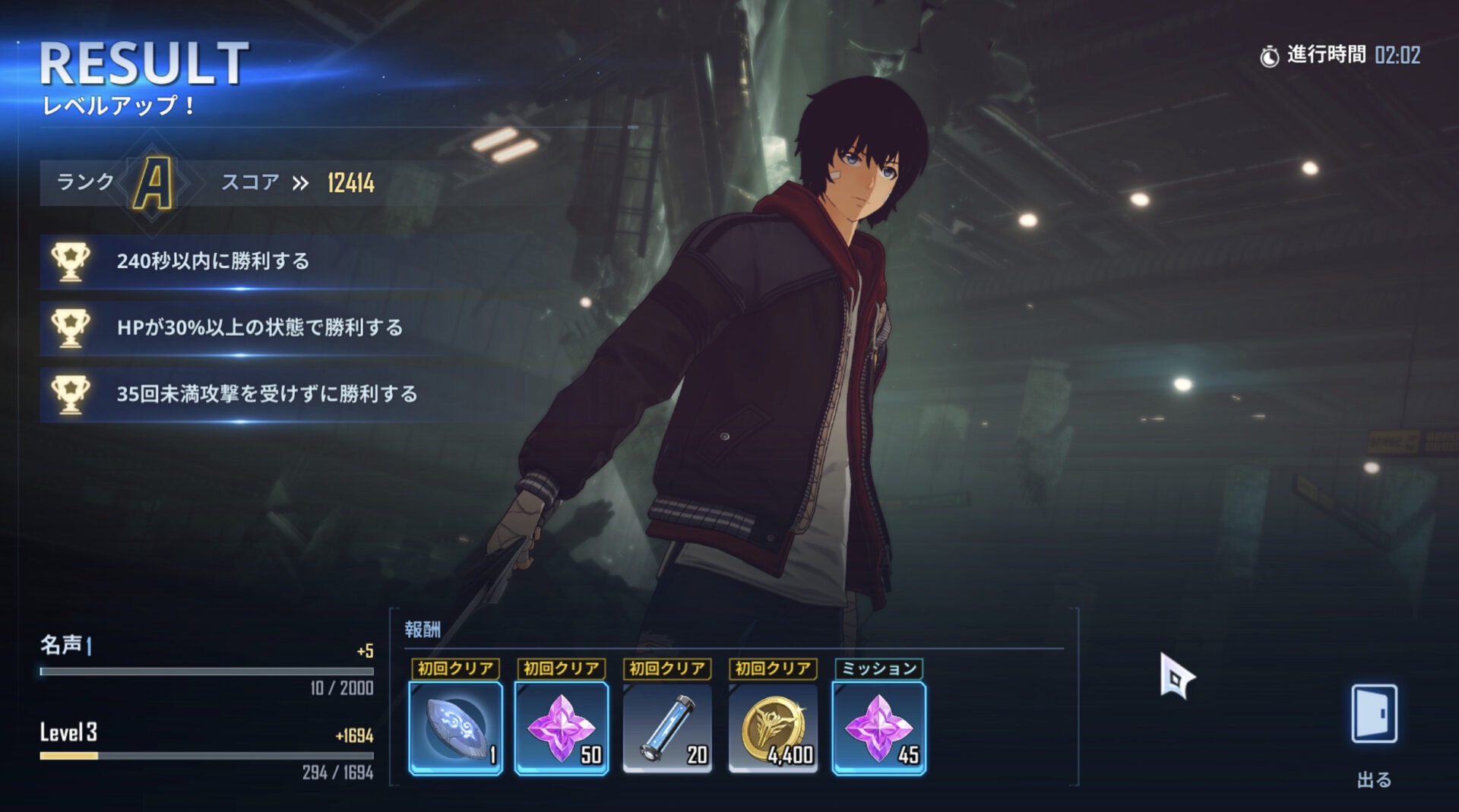View the 4,400 gold coin reward

click(773, 728)
